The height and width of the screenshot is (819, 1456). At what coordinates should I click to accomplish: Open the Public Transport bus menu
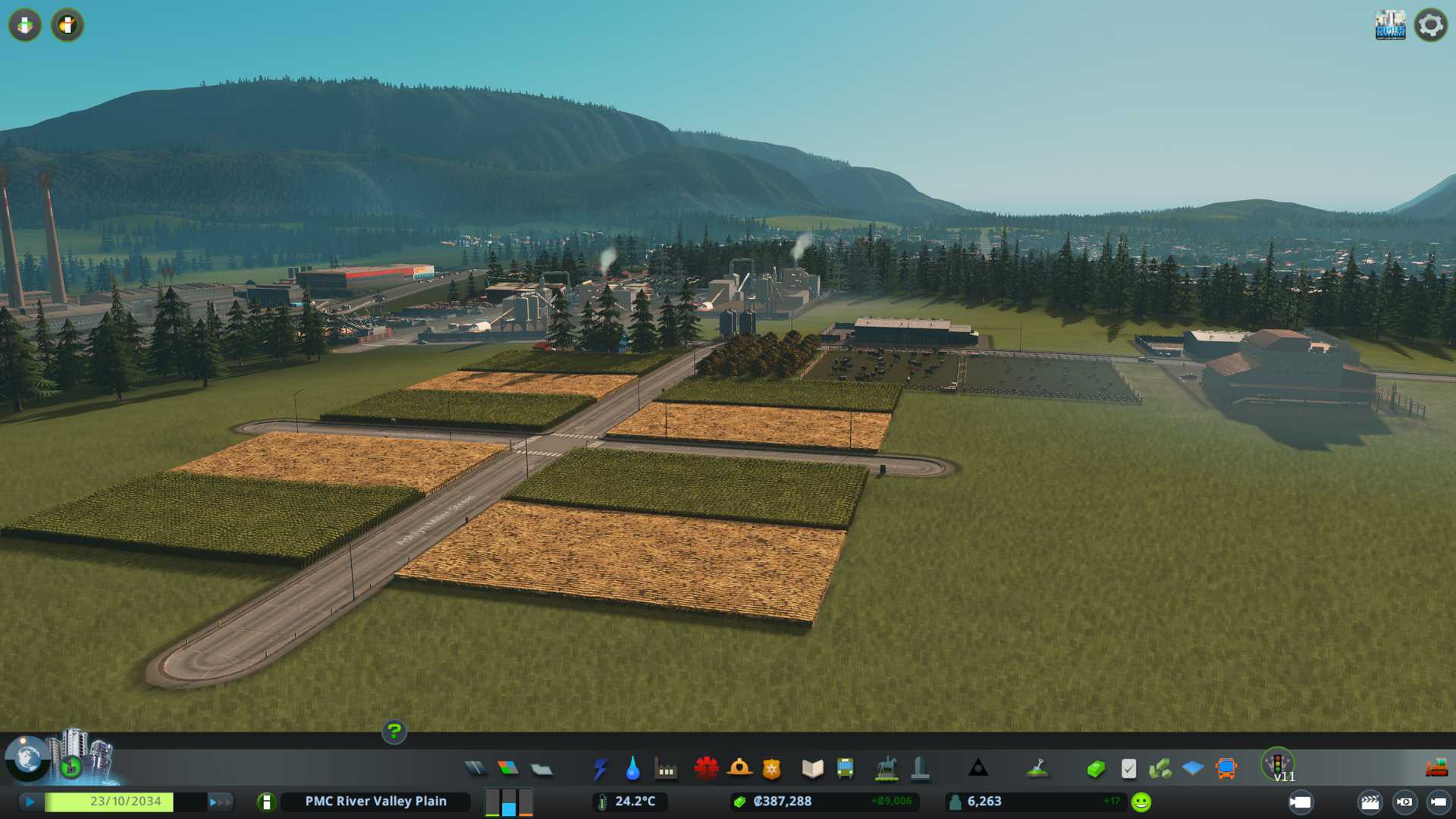pos(845,769)
